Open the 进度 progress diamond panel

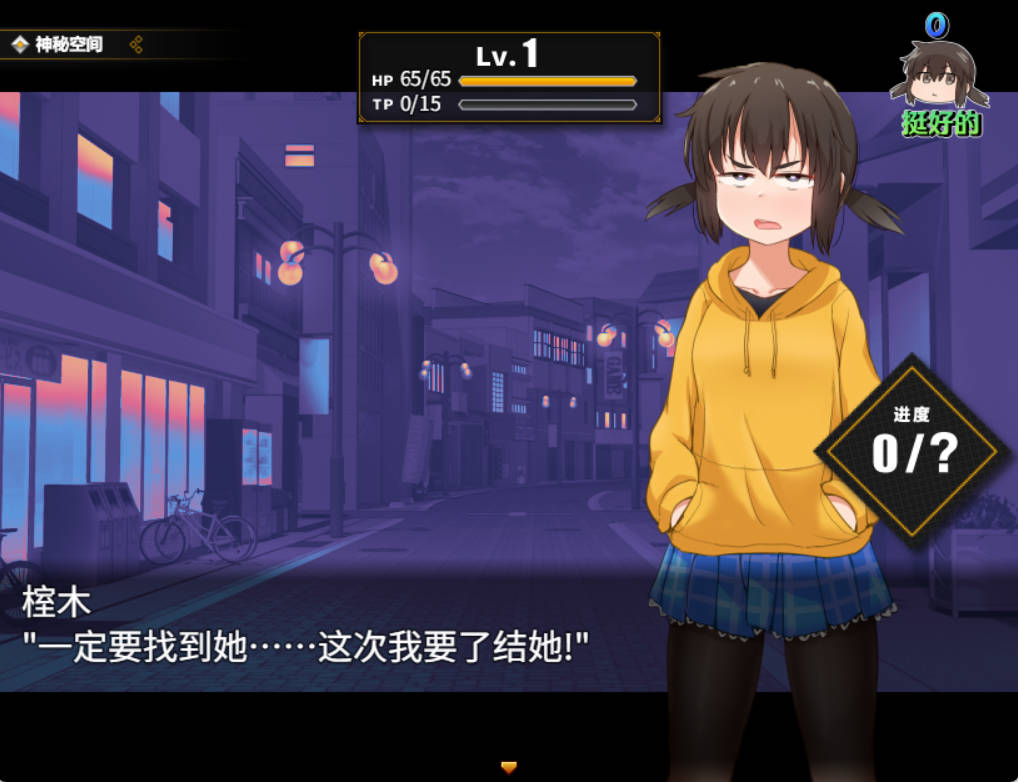click(912, 451)
